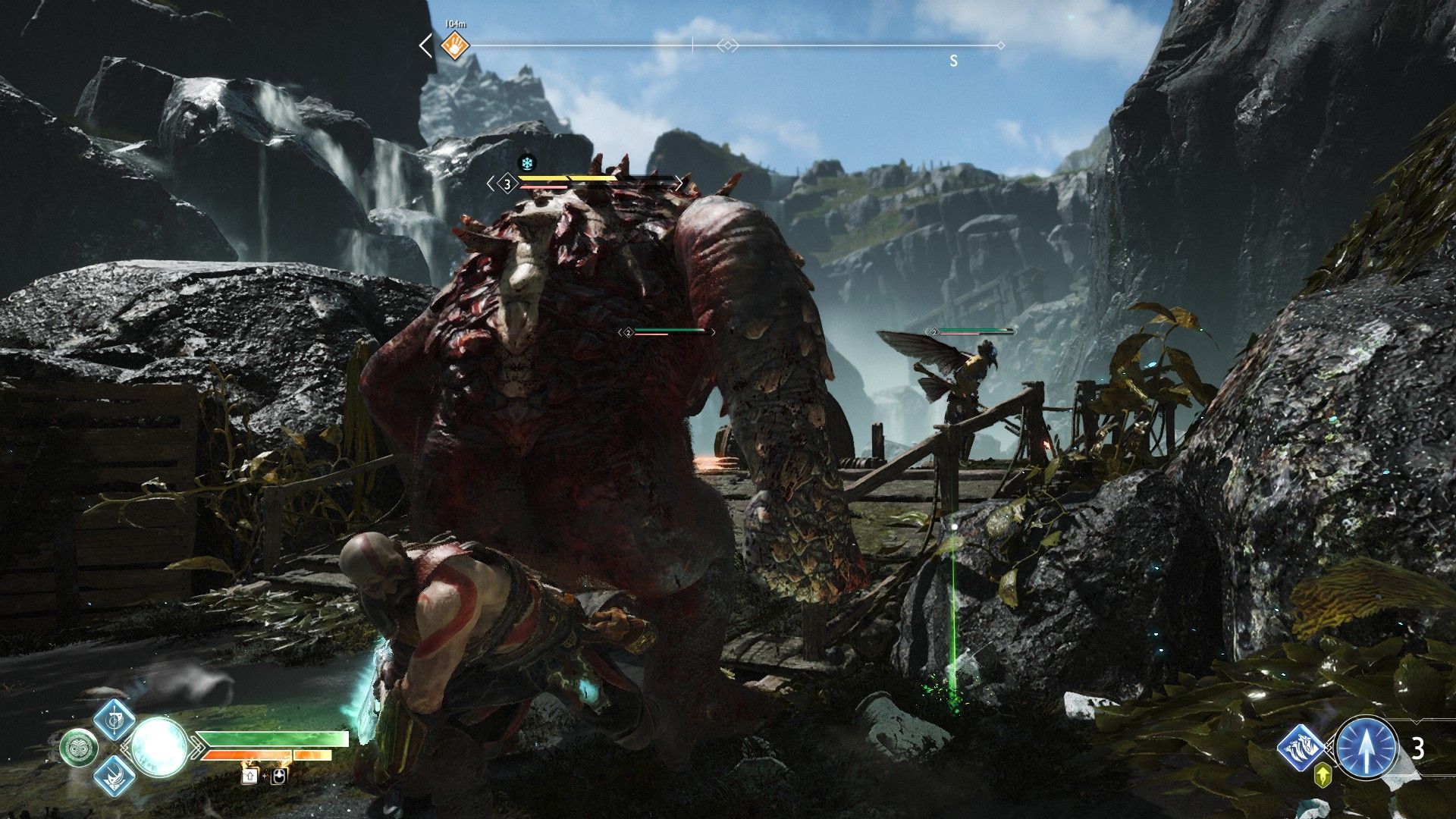Fire Atreus's light arrow icon

coord(1367,748)
